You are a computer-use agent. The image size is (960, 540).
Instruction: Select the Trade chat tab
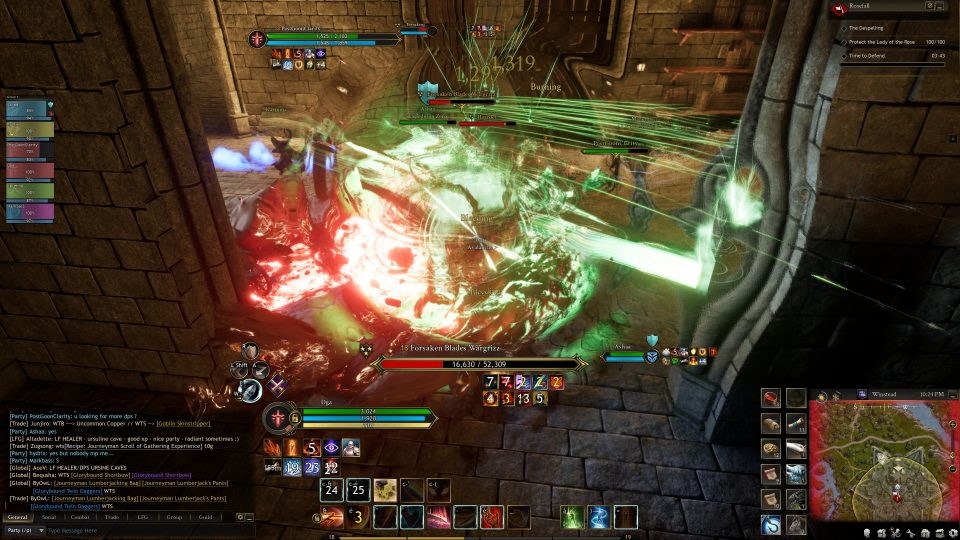pyautogui.click(x=111, y=517)
